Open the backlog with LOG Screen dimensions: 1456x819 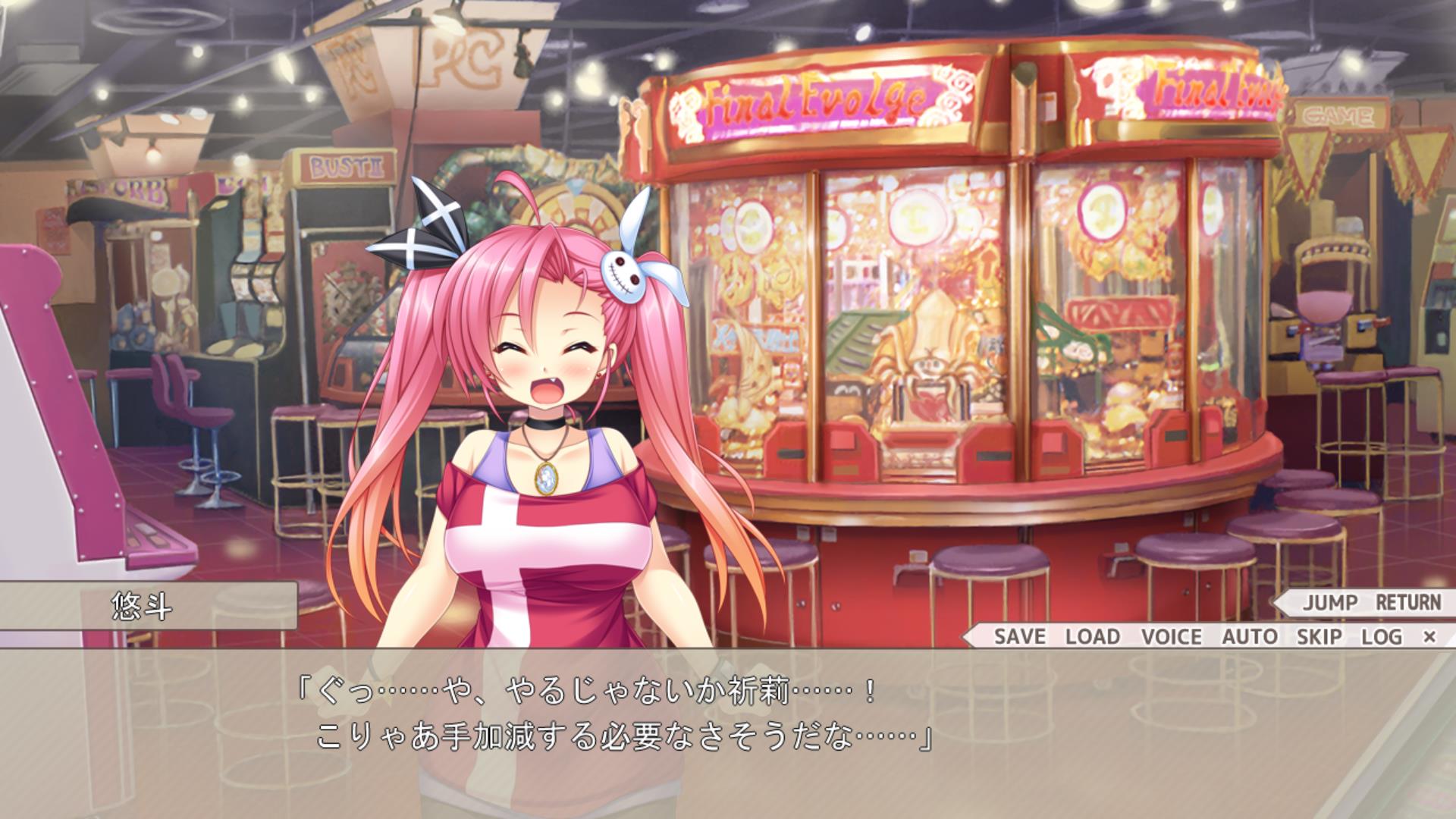pyautogui.click(x=1382, y=636)
